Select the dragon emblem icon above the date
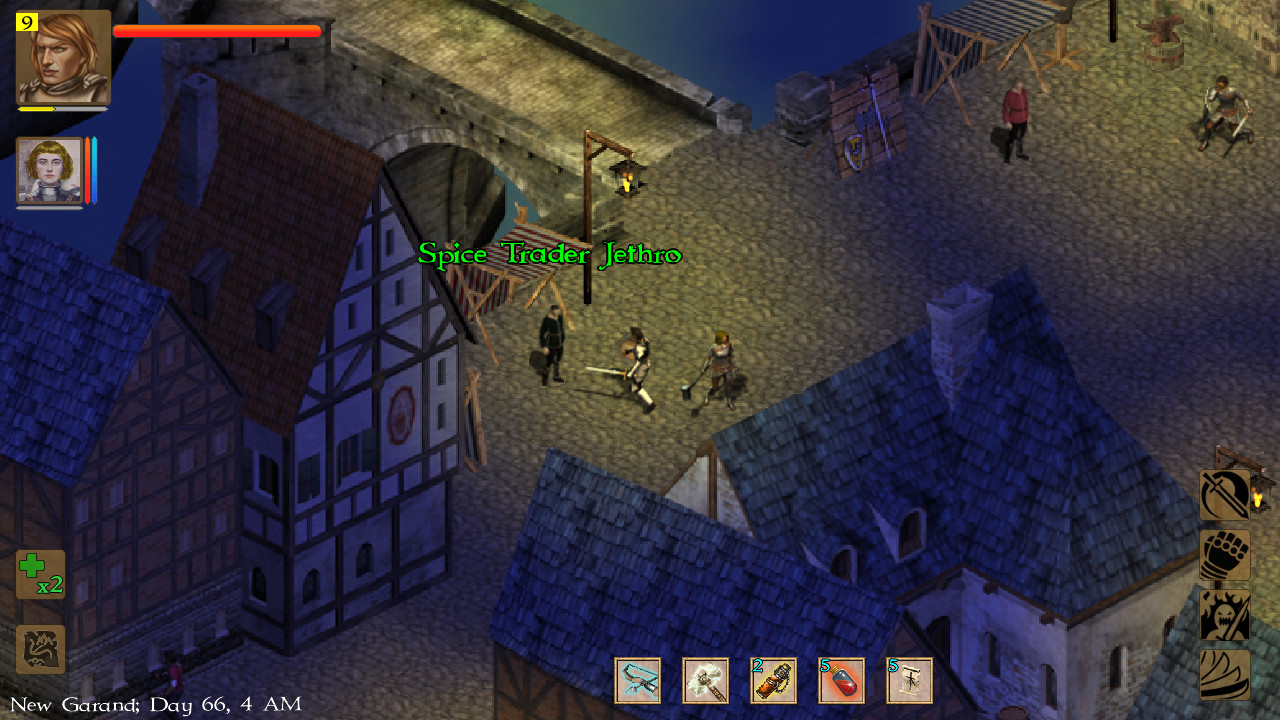Viewport: 1280px width, 720px height. [x=40, y=648]
